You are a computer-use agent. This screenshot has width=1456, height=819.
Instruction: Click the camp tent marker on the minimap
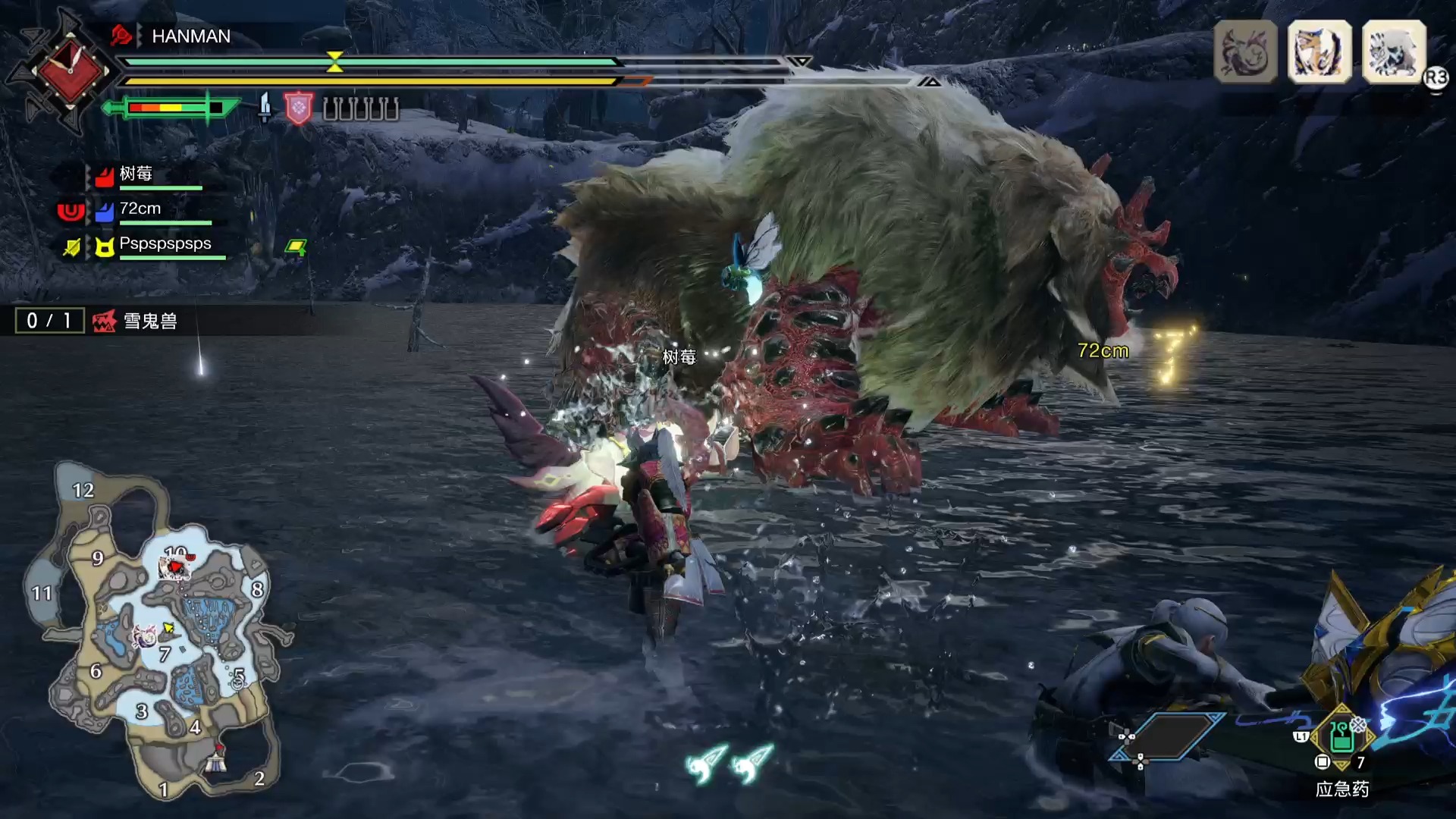[x=217, y=761]
